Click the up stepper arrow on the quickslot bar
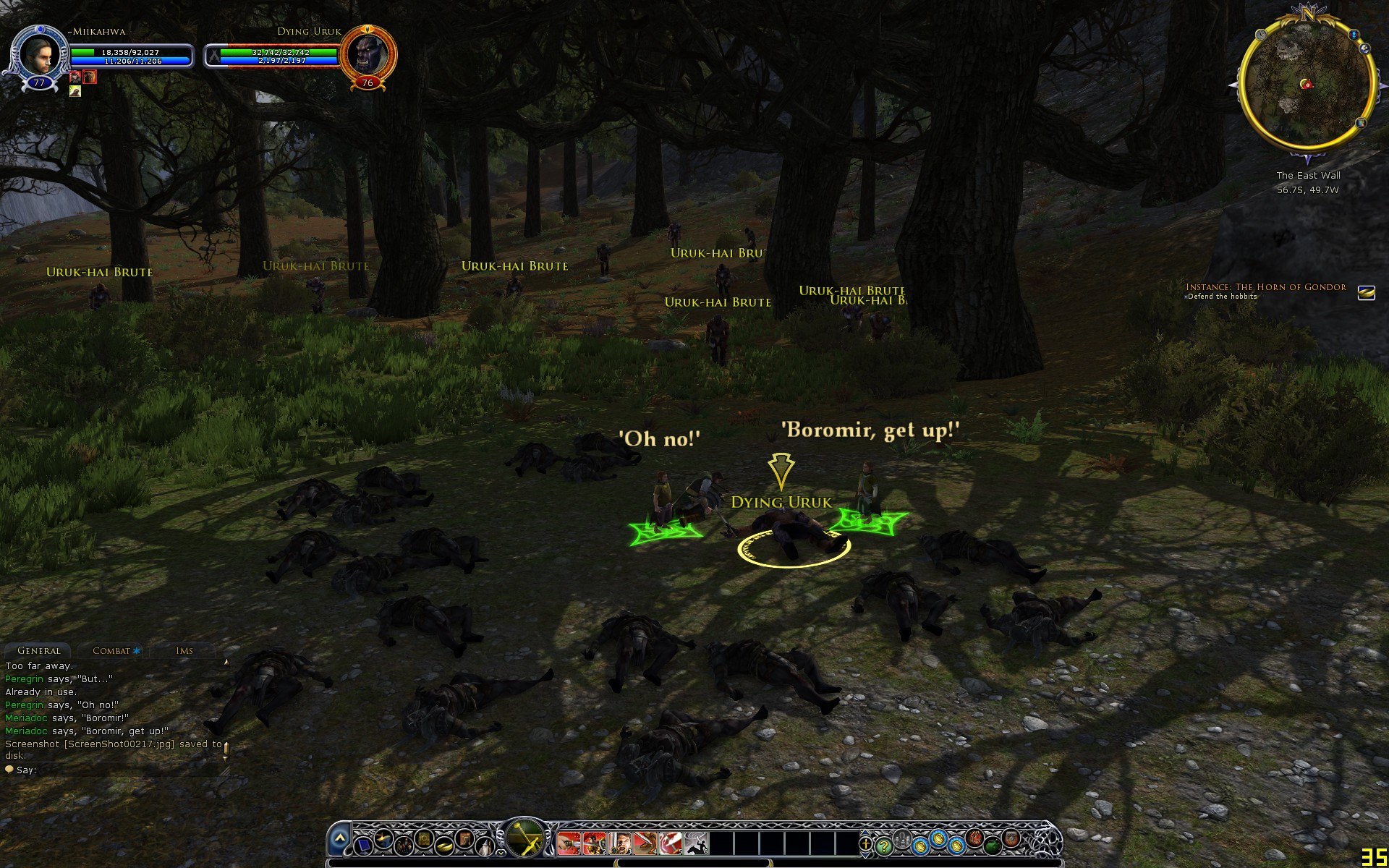Screen dimensions: 1389x868 pos(865,833)
